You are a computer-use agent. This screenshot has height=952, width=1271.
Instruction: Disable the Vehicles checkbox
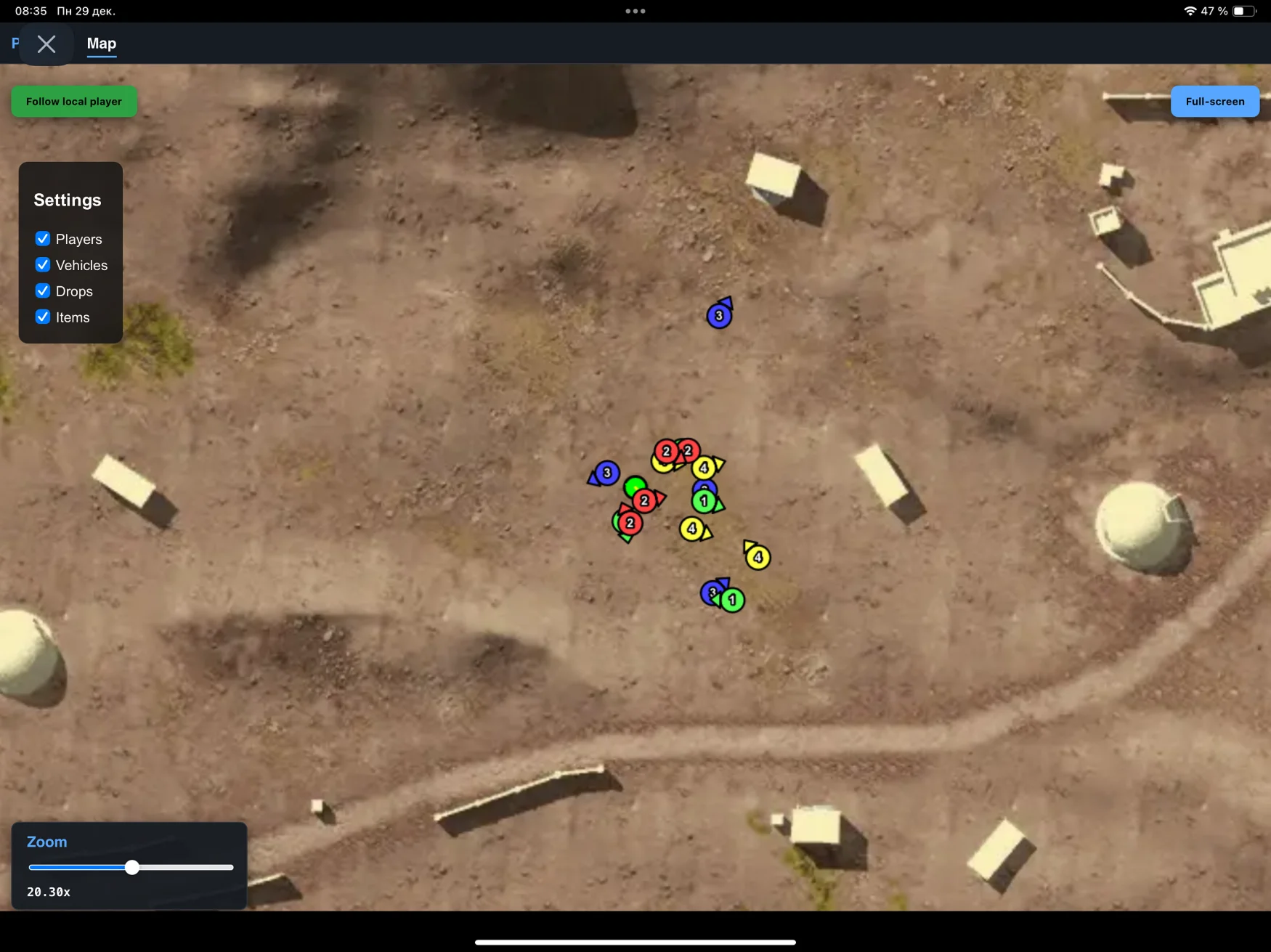click(43, 265)
